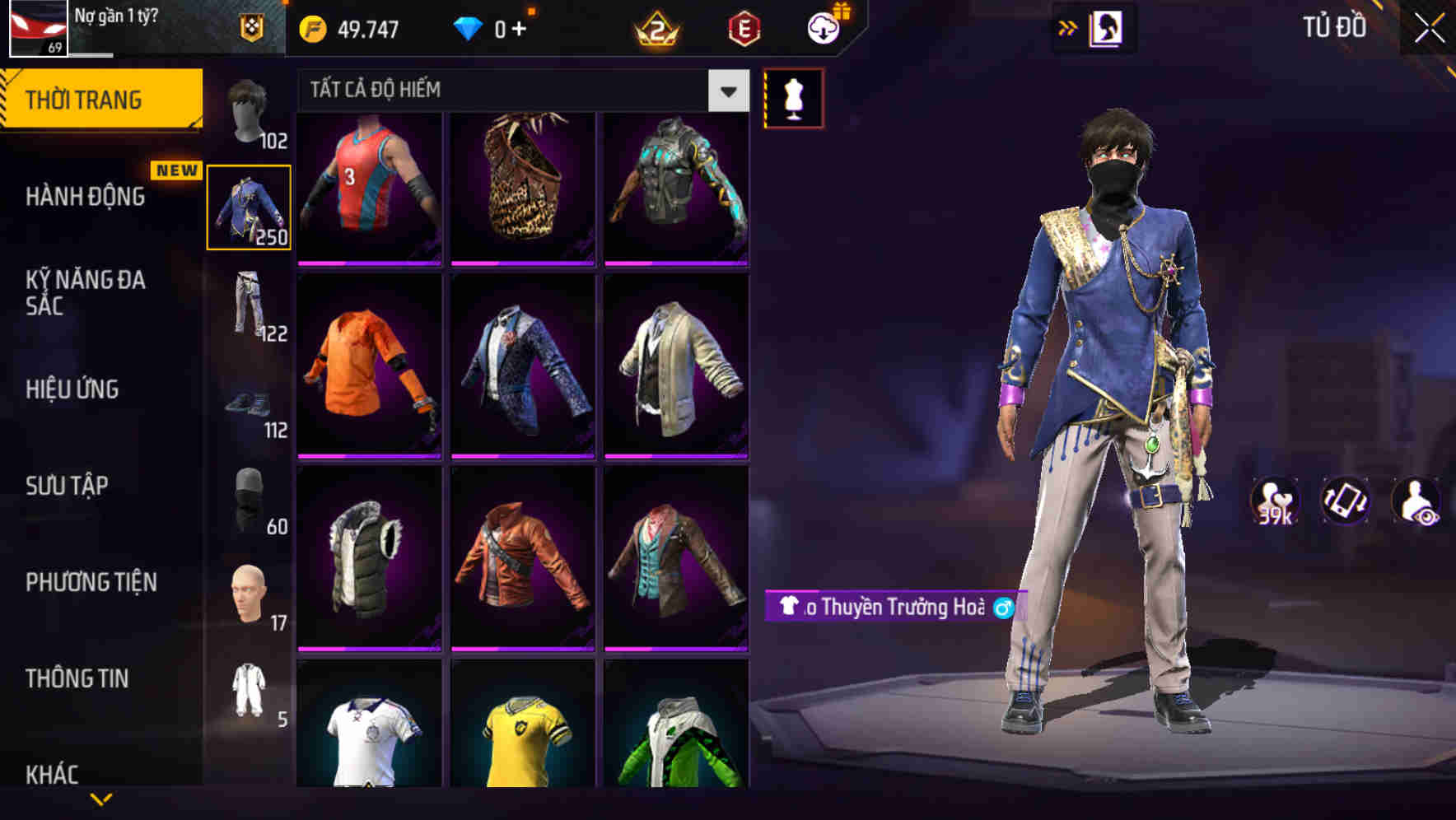This screenshot has height=820, width=1456.
Task: Click the mannequin preview icon
Action: point(792,96)
